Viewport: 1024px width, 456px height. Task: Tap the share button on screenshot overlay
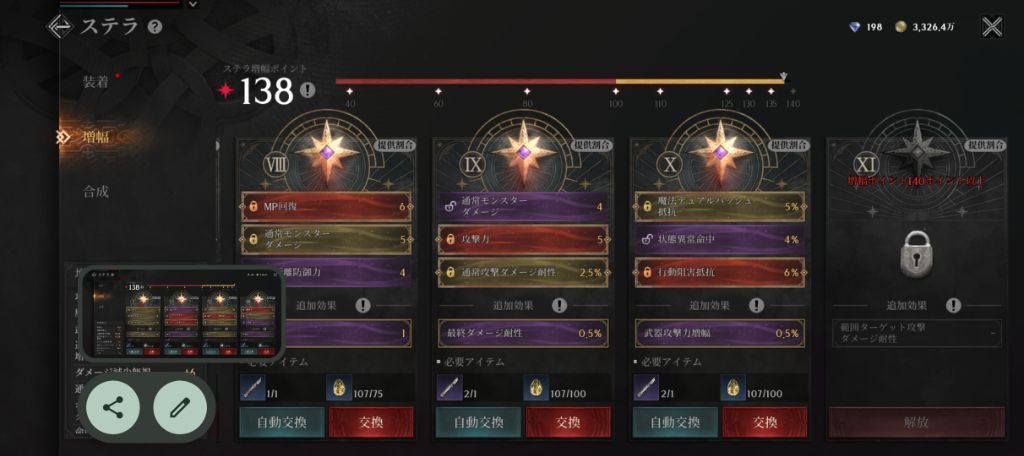coord(113,406)
